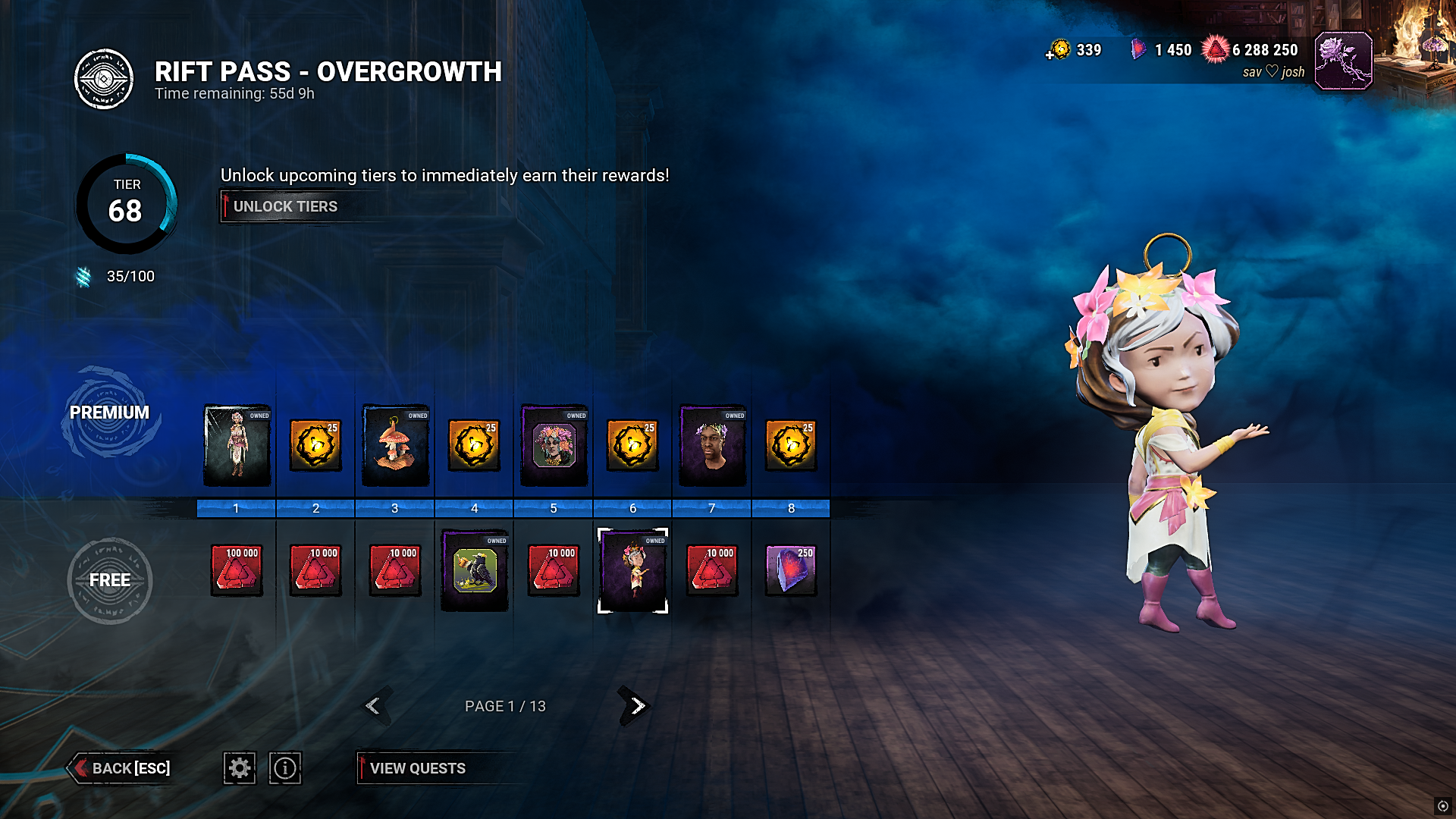Click the Bloodpoints currency icon
The image size is (1456, 819).
click(1218, 49)
